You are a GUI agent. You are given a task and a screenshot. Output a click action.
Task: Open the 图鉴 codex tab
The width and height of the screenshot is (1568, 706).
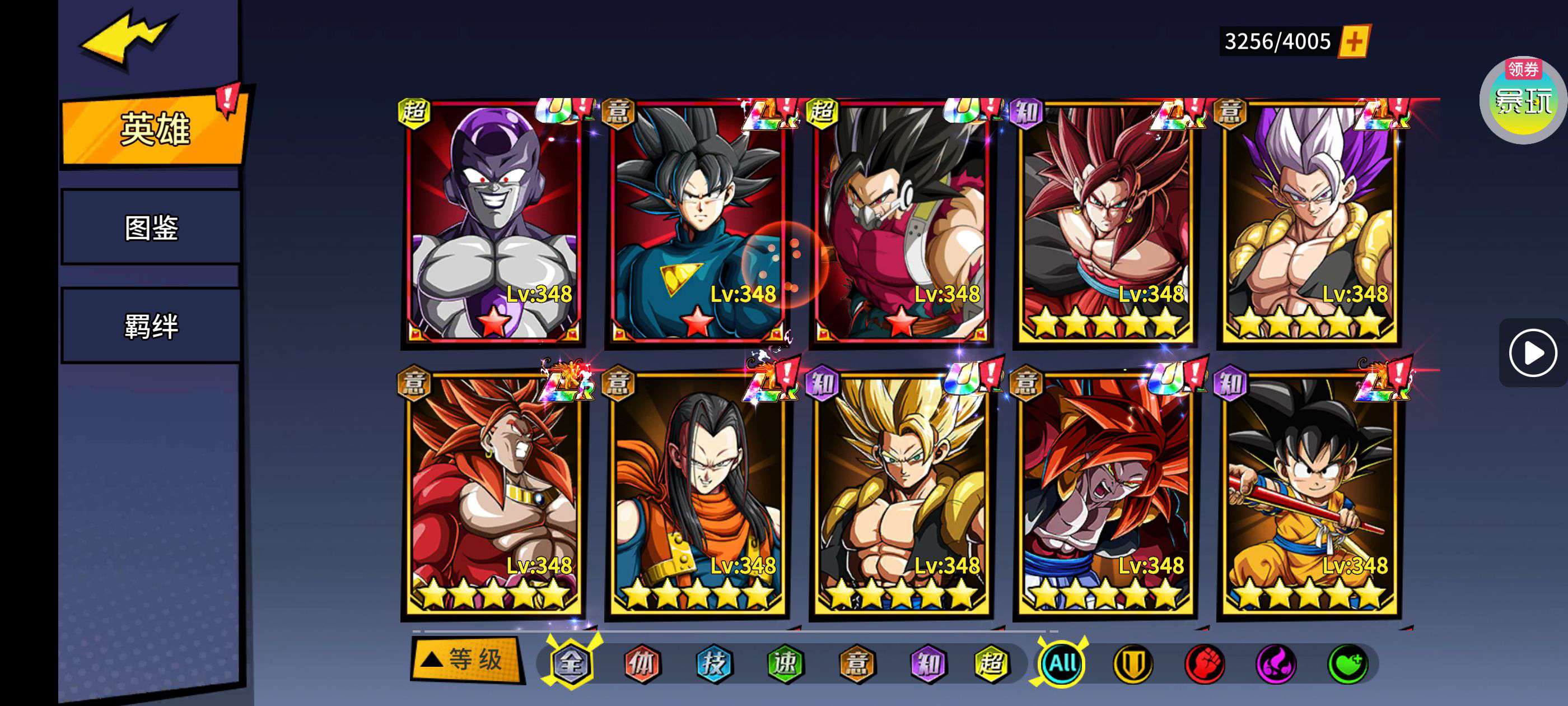151,228
